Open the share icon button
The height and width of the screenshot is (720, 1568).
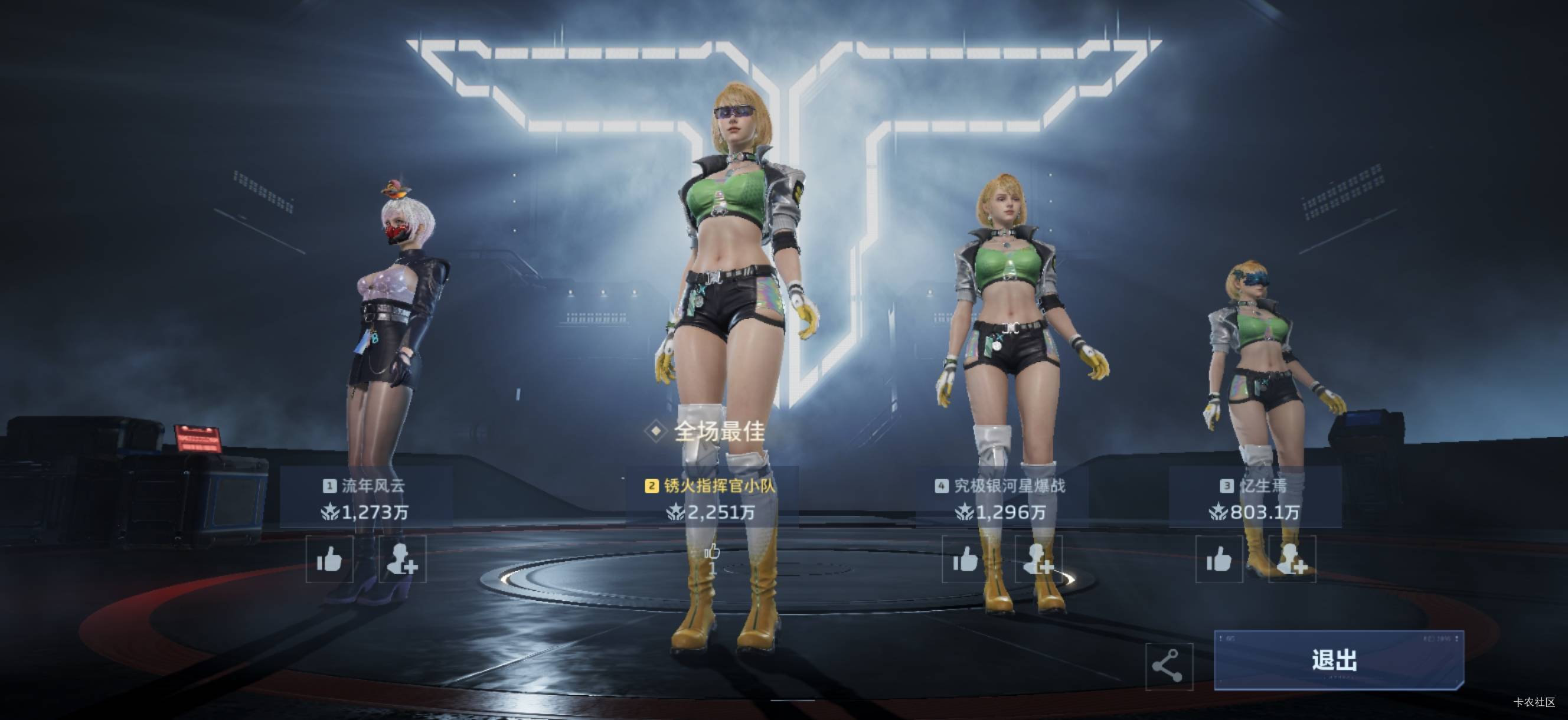click(1168, 666)
